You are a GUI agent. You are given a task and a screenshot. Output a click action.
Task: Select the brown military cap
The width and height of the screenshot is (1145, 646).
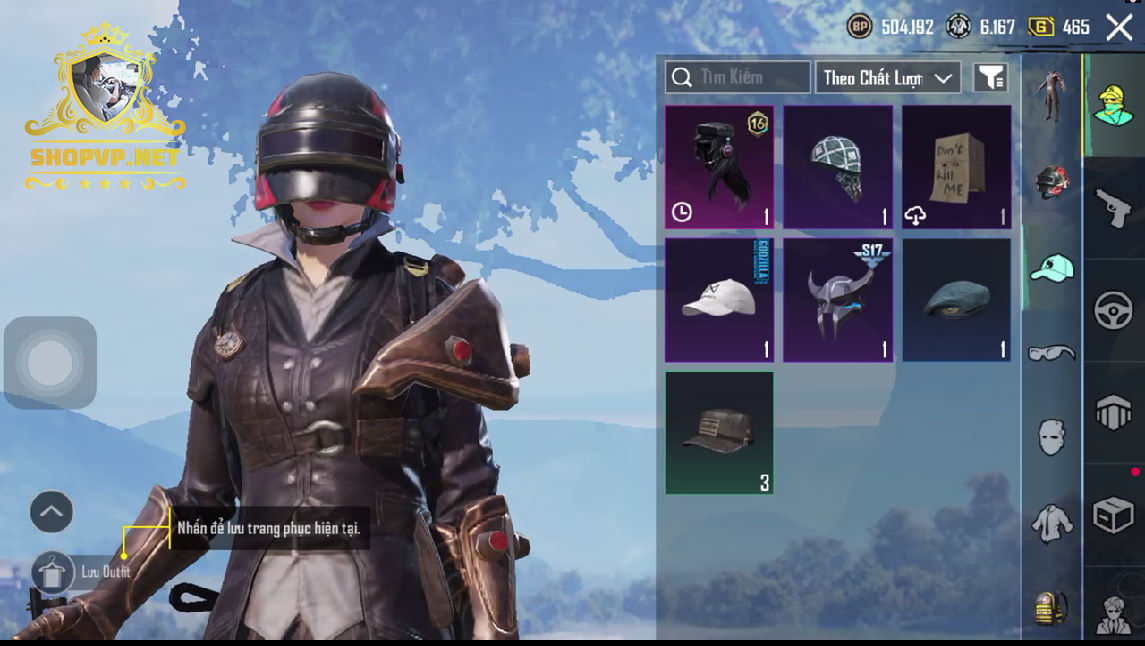[x=719, y=432]
